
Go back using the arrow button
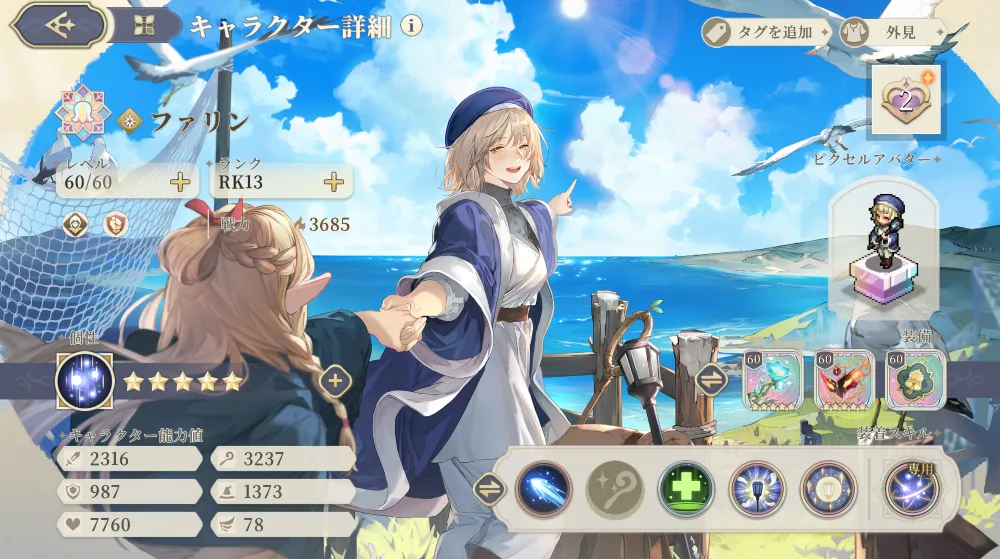60,25
